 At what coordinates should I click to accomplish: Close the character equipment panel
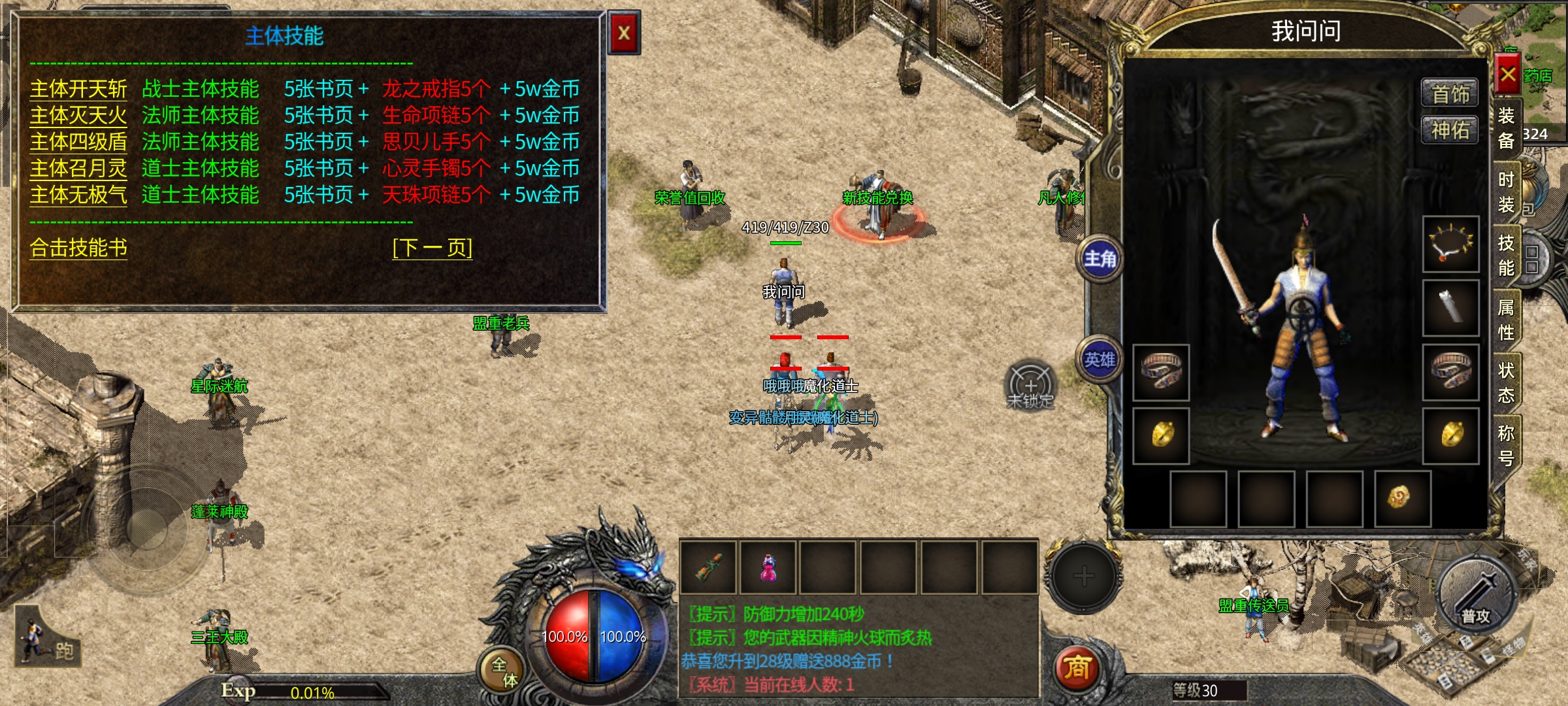1507,75
